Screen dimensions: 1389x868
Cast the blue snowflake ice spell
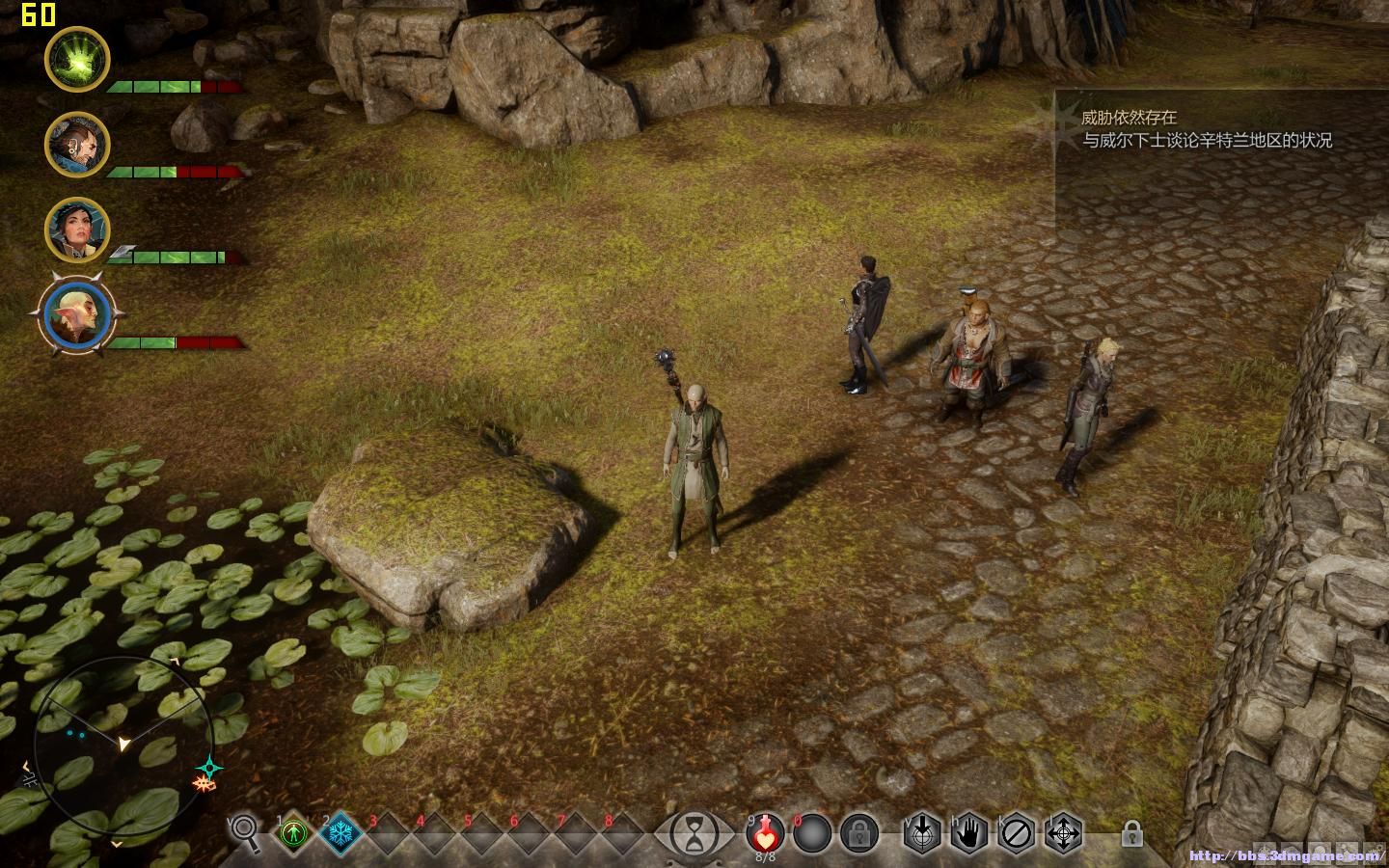[340, 832]
